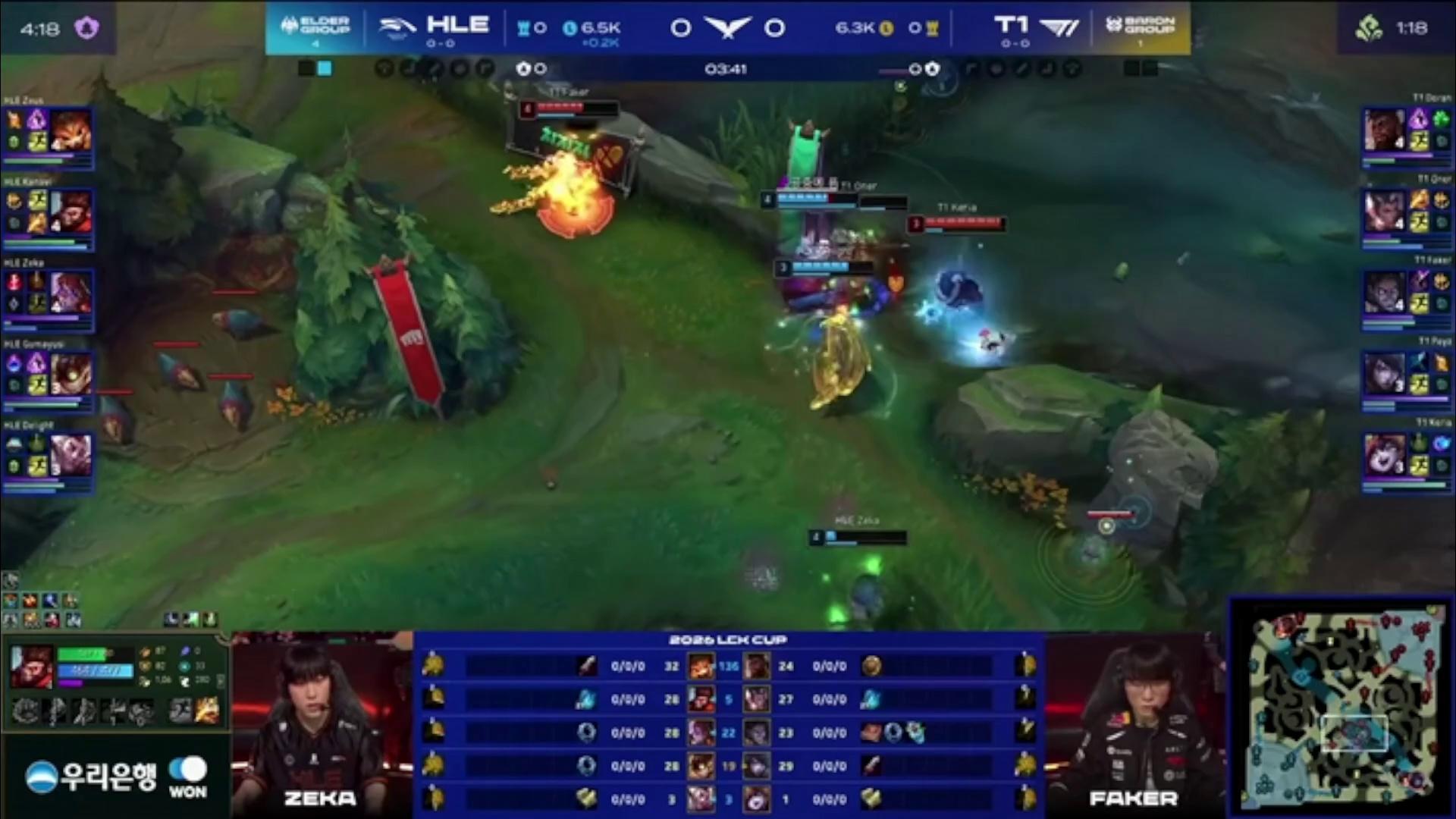Click the T1 team logo in scoreboard
This screenshot has width=1456, height=819.
point(1059,28)
